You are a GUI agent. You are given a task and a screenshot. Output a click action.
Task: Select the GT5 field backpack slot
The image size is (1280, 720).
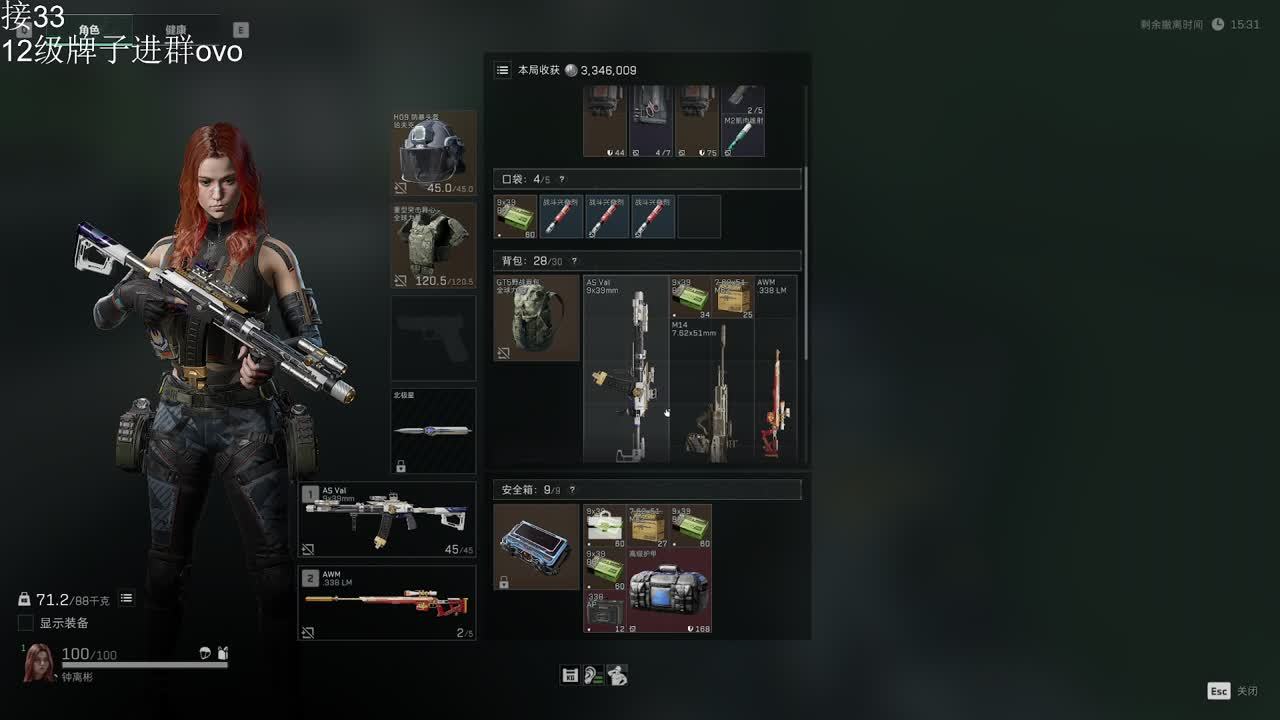536,318
